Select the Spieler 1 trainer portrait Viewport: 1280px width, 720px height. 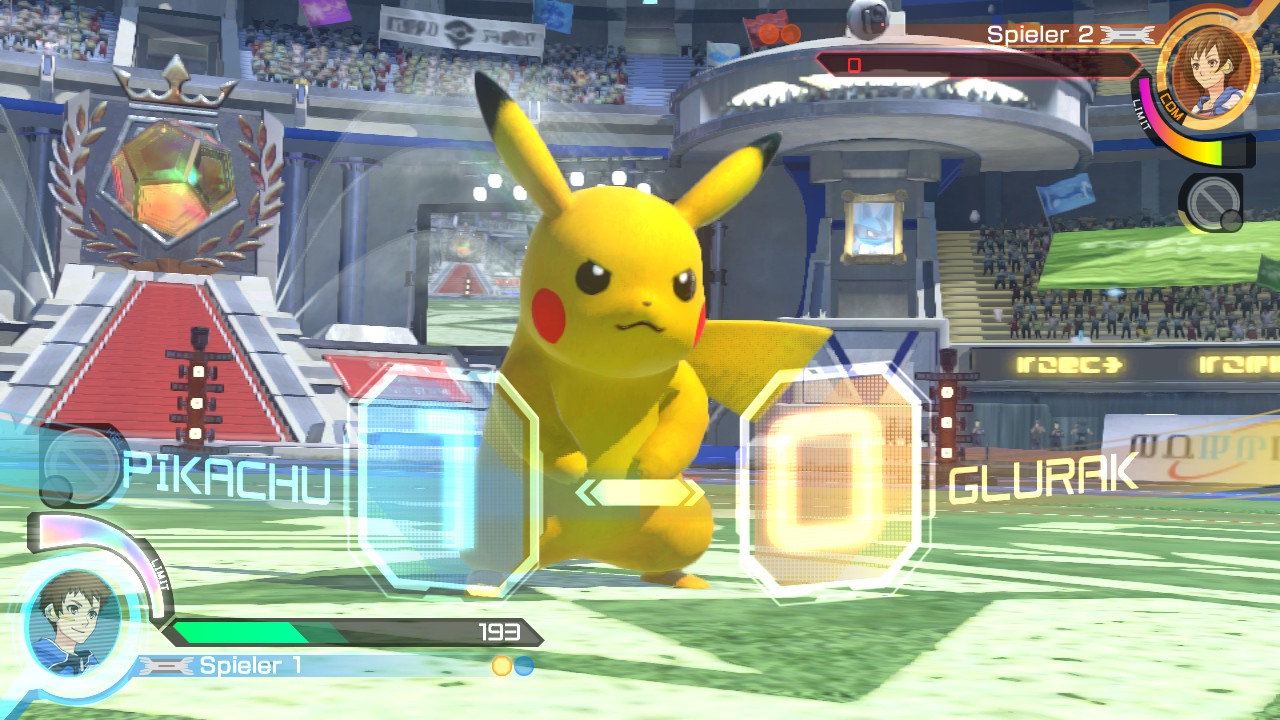pos(72,622)
